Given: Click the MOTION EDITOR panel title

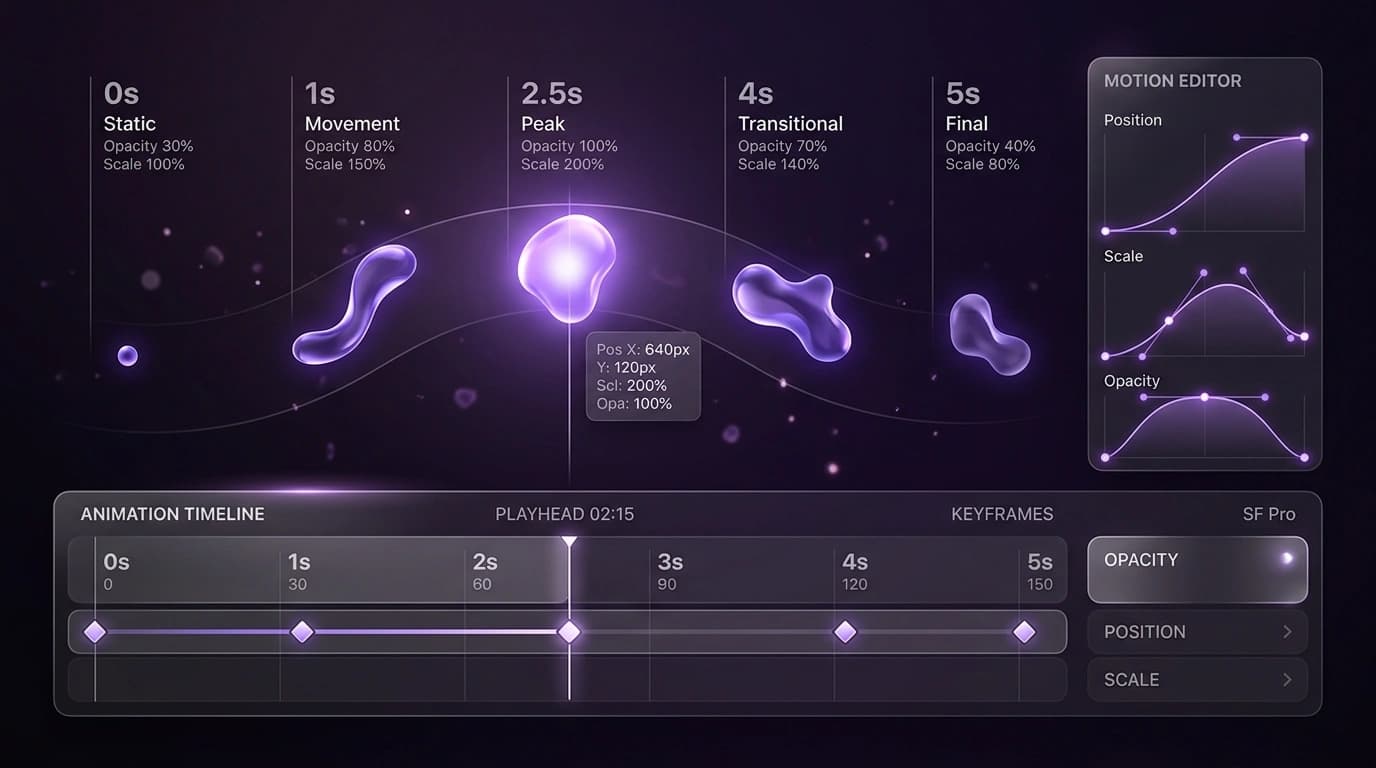Looking at the screenshot, I should pyautogui.click(x=1172, y=81).
